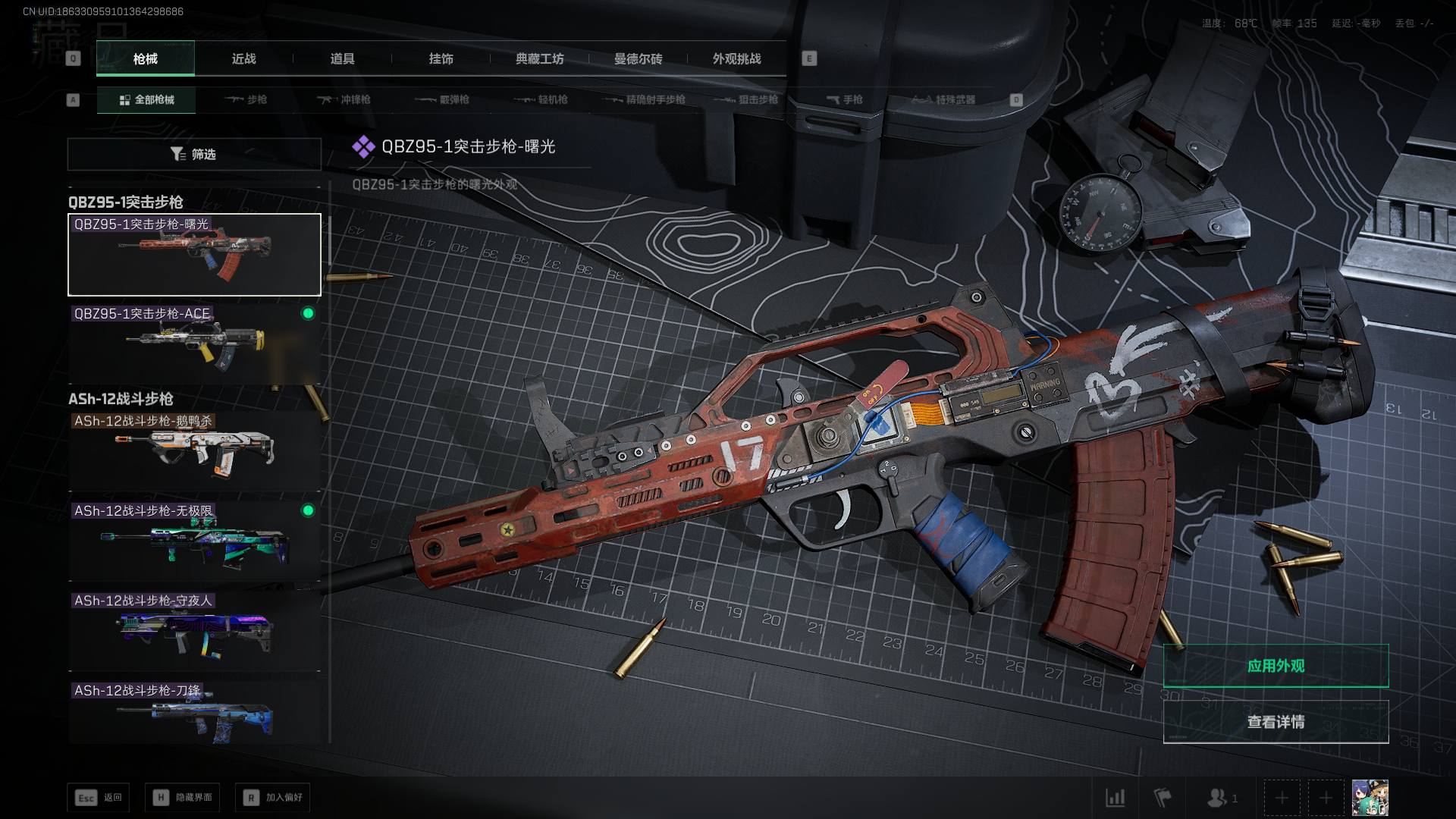Click the ASh-12战斗步枪-刀锋 skin
The height and width of the screenshot is (819, 1456).
tap(194, 713)
